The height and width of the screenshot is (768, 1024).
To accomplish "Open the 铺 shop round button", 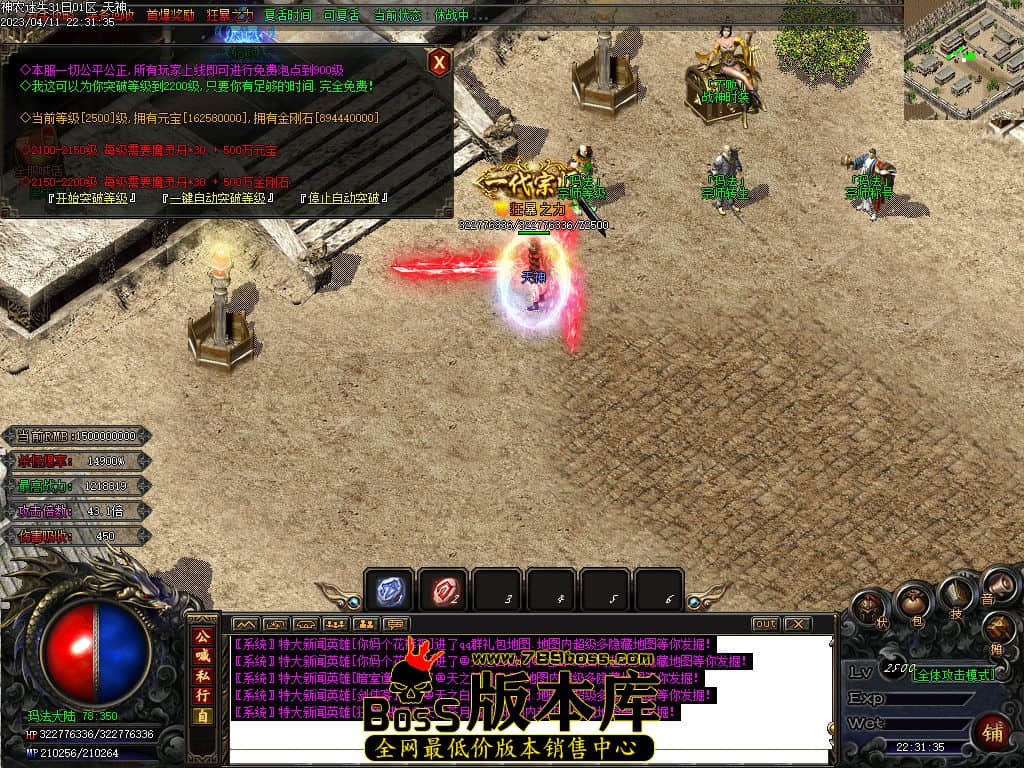I will [993, 732].
